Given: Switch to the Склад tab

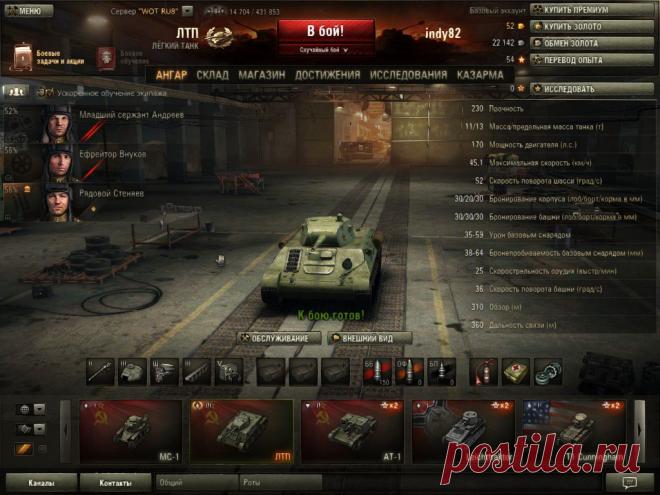Looking at the screenshot, I should pyautogui.click(x=212, y=75).
